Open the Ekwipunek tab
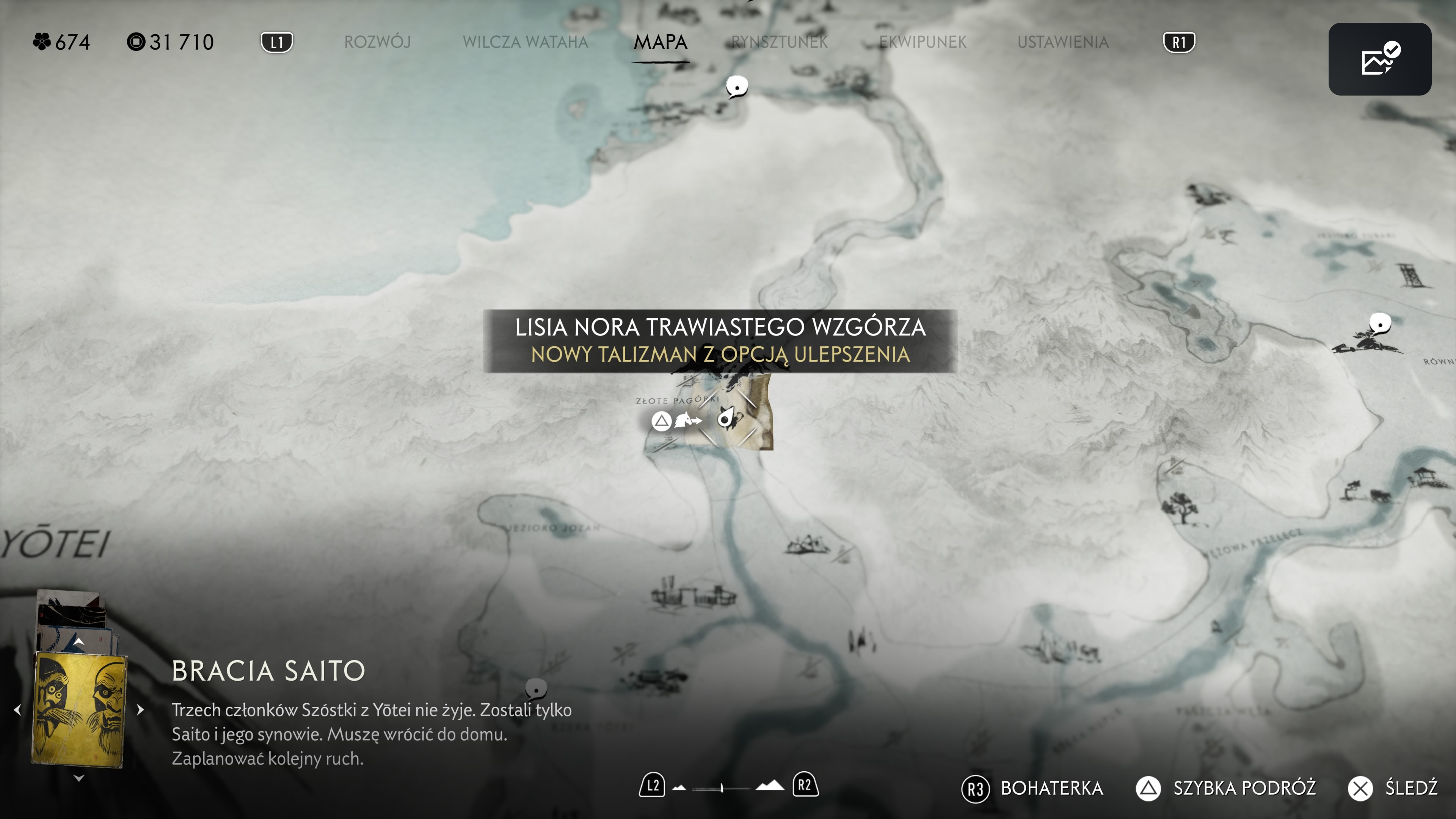 pyautogui.click(x=923, y=42)
